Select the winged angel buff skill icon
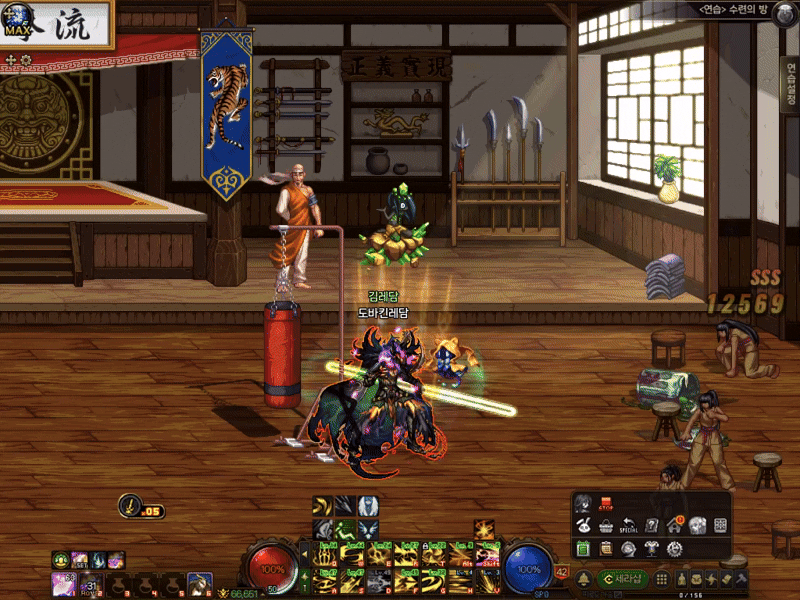 click(x=367, y=506)
